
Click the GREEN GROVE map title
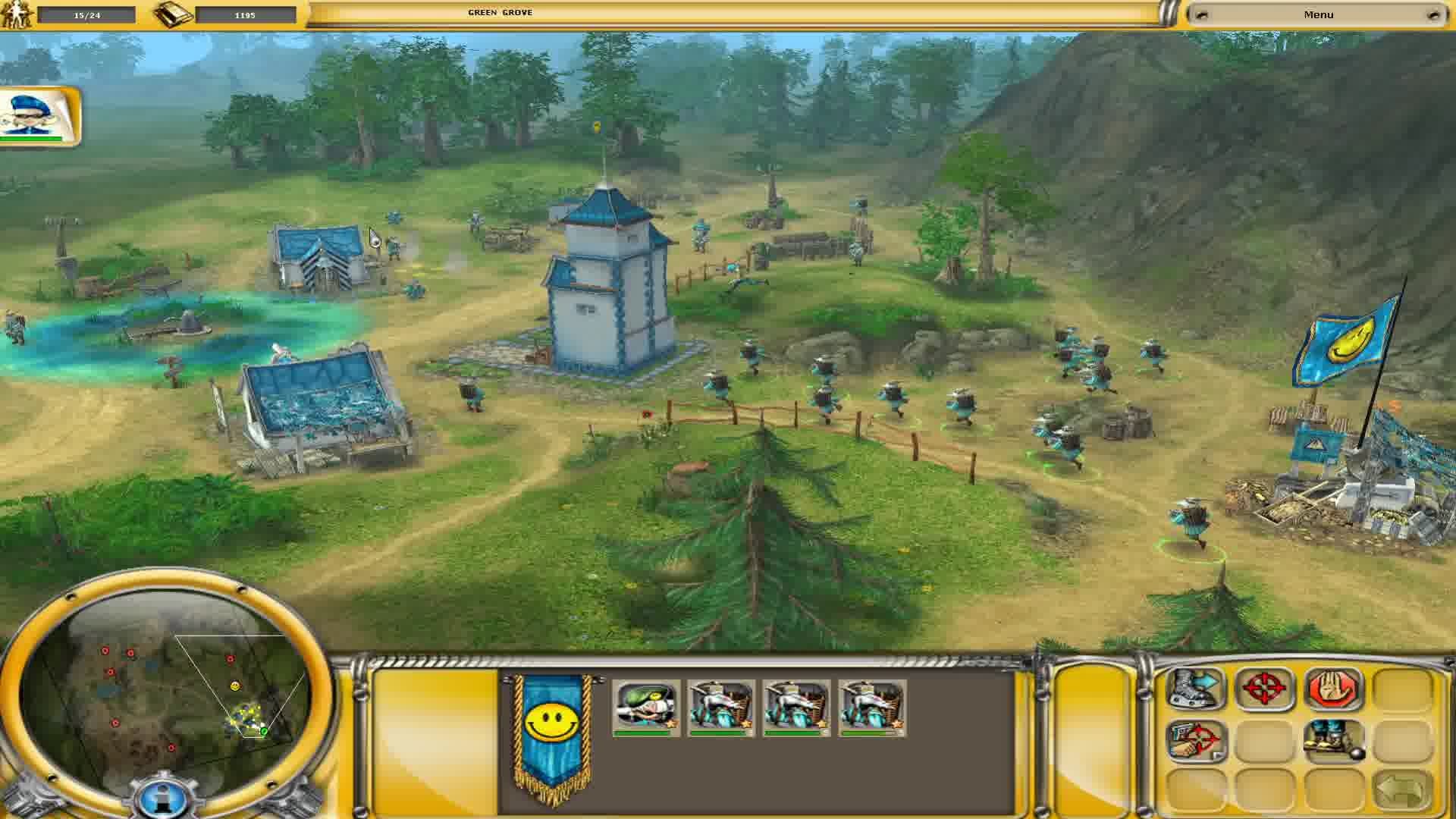click(x=500, y=12)
